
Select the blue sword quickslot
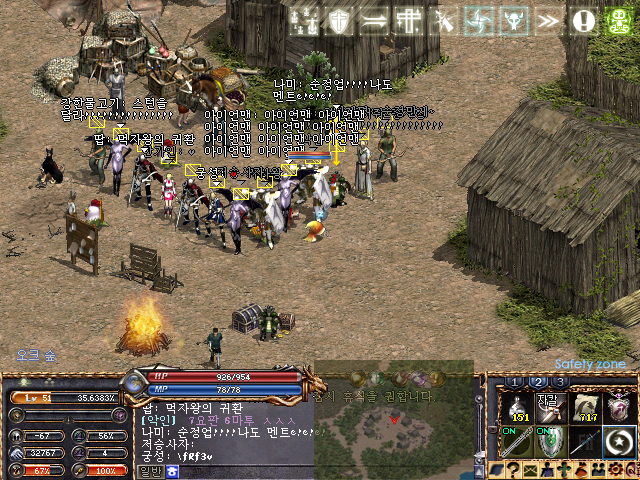coord(586,441)
